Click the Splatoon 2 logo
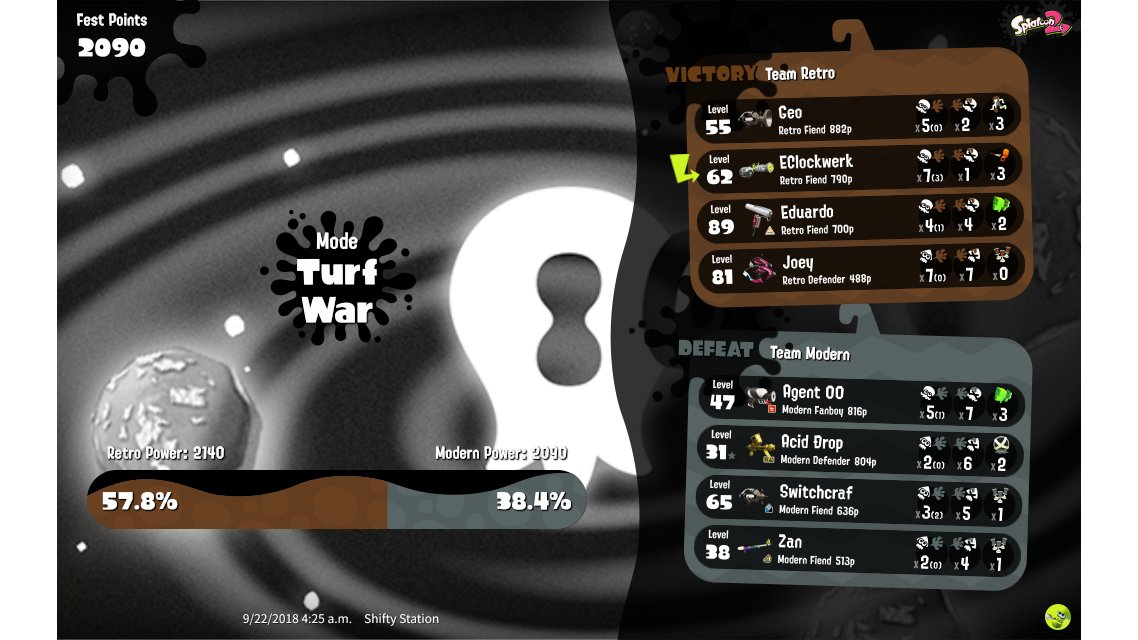The width and height of the screenshot is (1138, 640). click(x=1040, y=25)
